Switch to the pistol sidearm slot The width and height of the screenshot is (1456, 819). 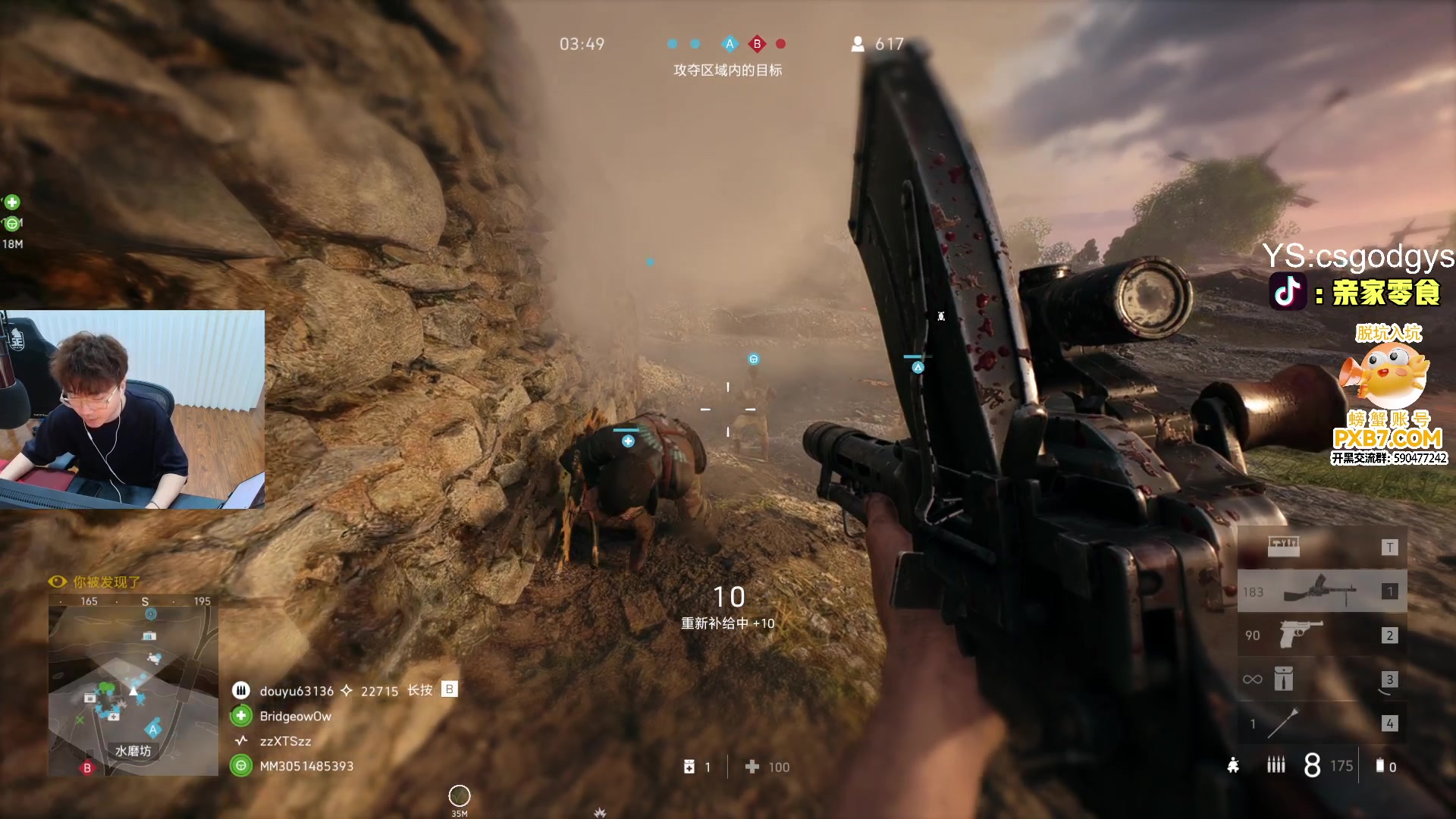[x=1322, y=635]
